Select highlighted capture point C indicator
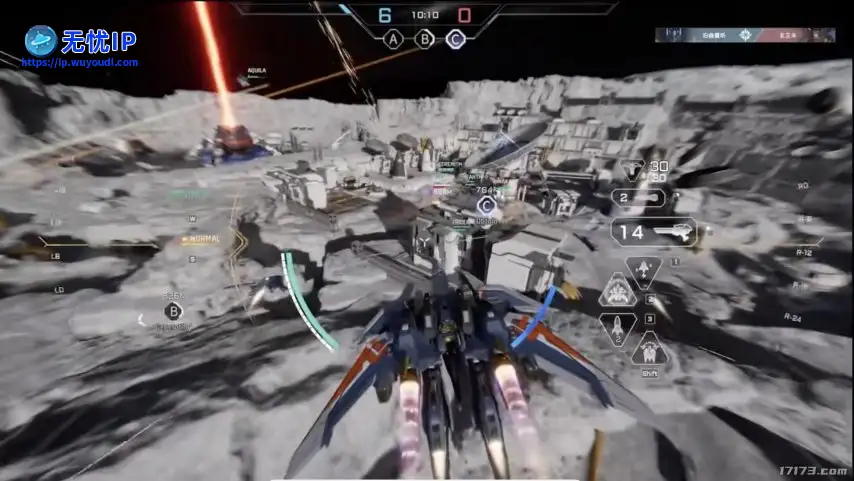 pos(456,40)
